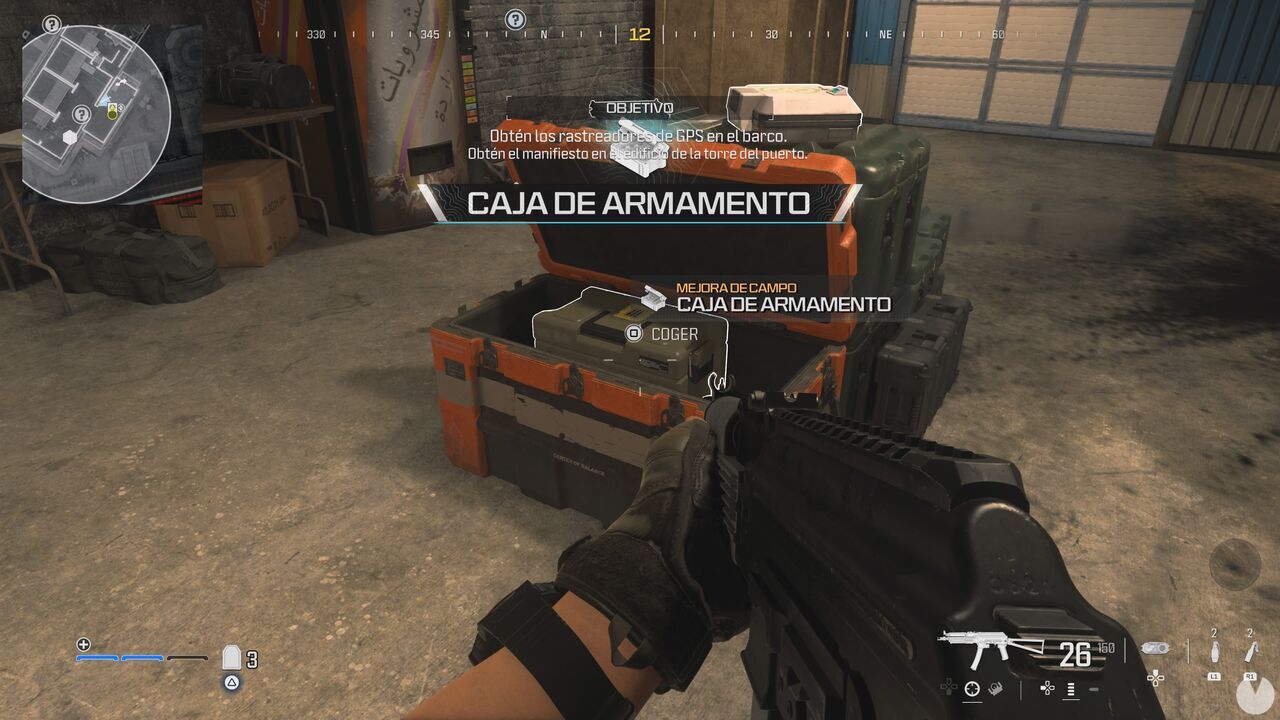This screenshot has width=1280, height=720.
Task: Click the armor plate icon showing count 3
Action: click(232, 657)
